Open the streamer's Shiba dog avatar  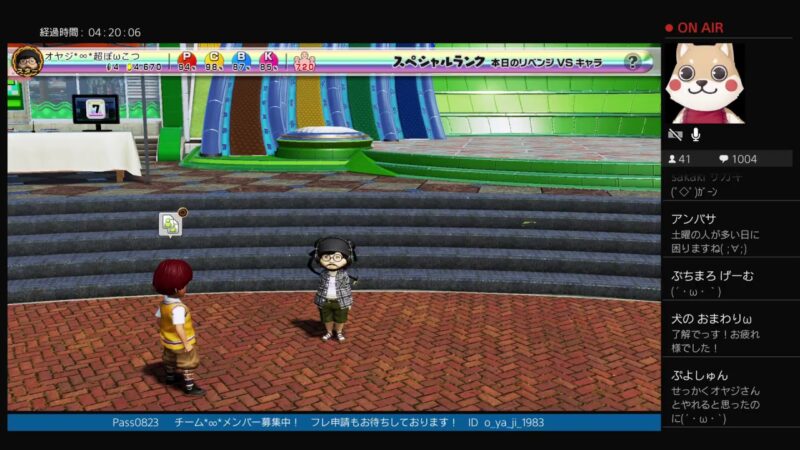704,82
